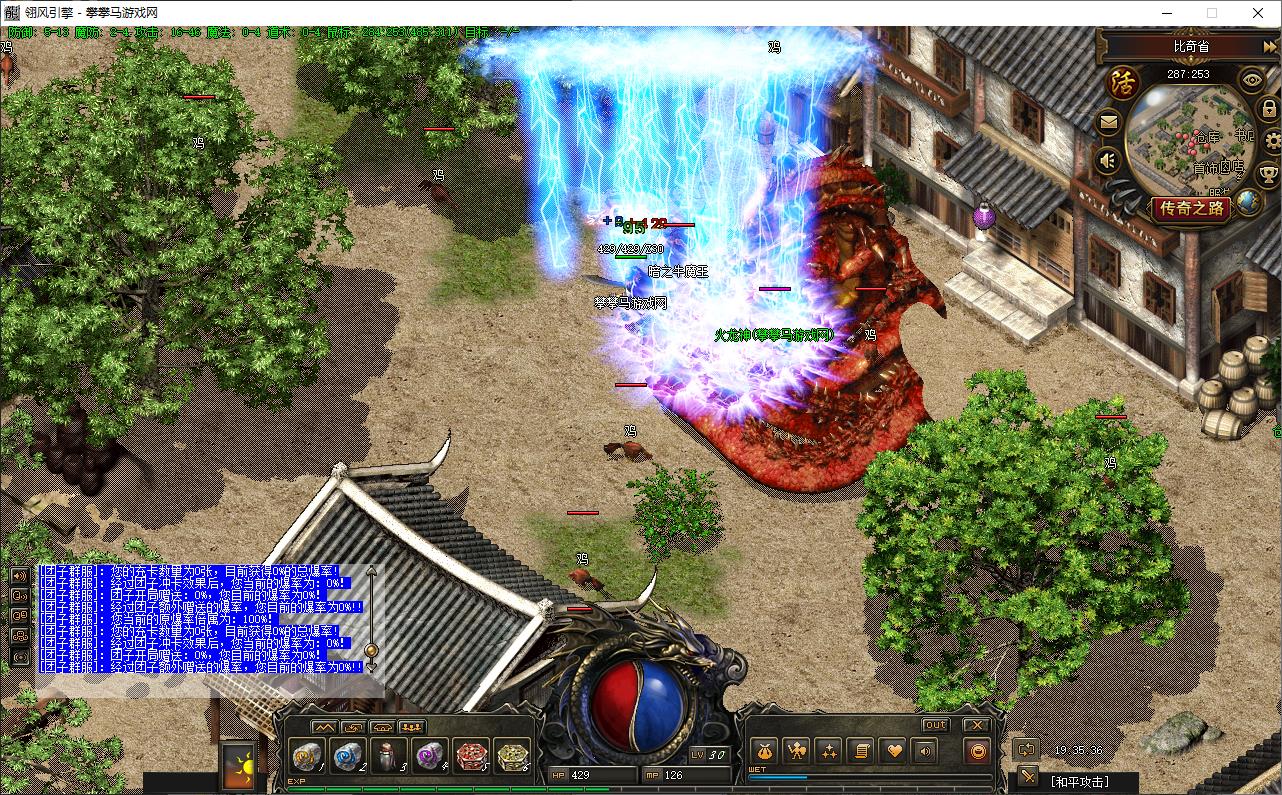Open the world map globe icon
Screen dimensions: 1282x795
pyautogui.click(x=1248, y=201)
